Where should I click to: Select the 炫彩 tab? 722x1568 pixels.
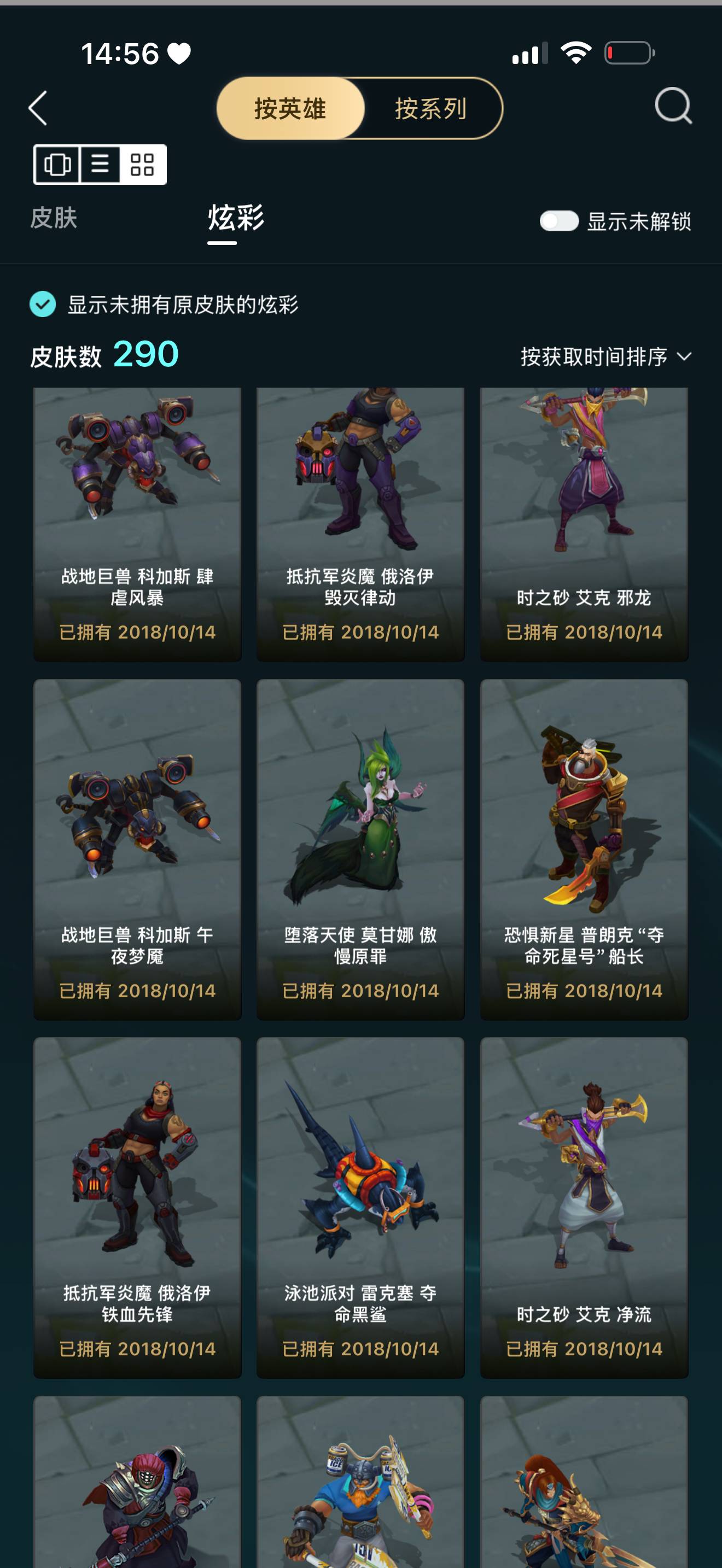pyautogui.click(x=234, y=219)
